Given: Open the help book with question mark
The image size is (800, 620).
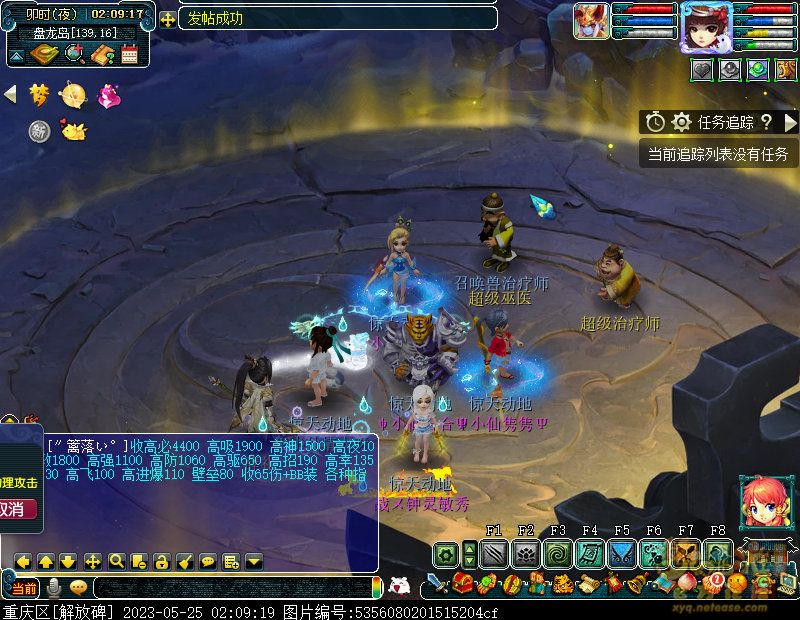Looking at the screenshot, I should pyautogui.click(x=101, y=54).
